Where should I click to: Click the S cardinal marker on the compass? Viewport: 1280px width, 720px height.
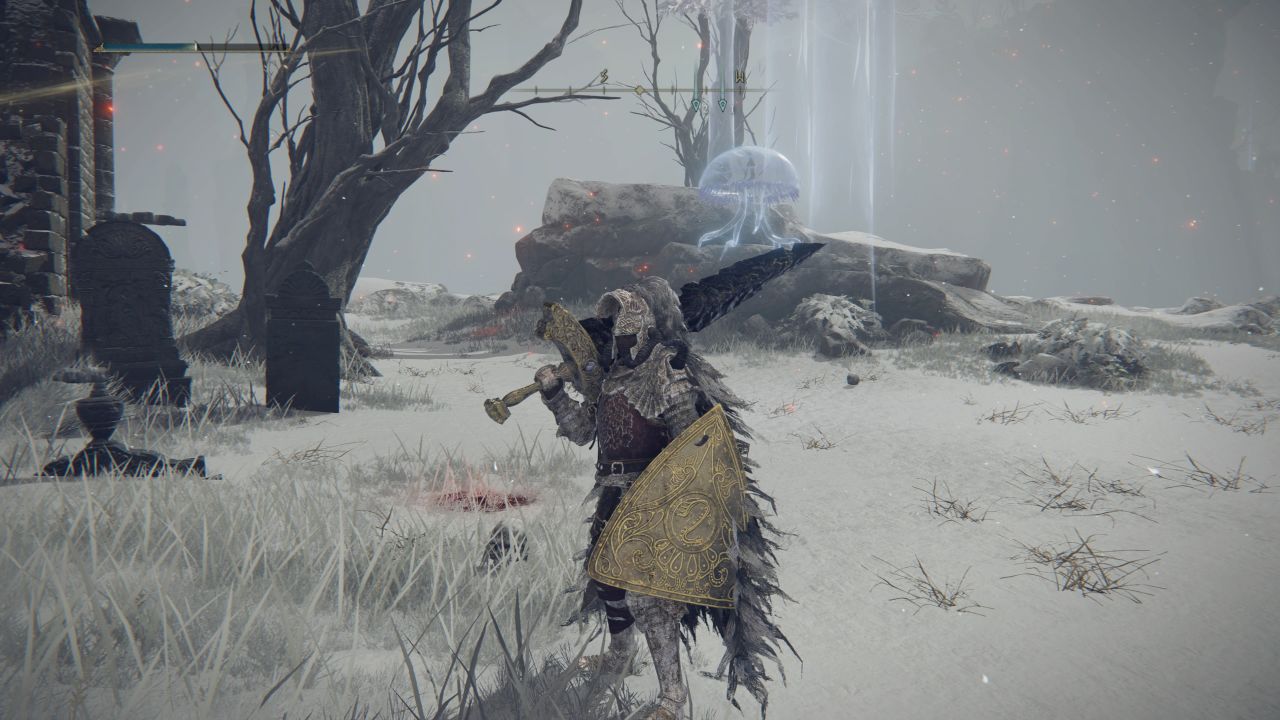(604, 76)
